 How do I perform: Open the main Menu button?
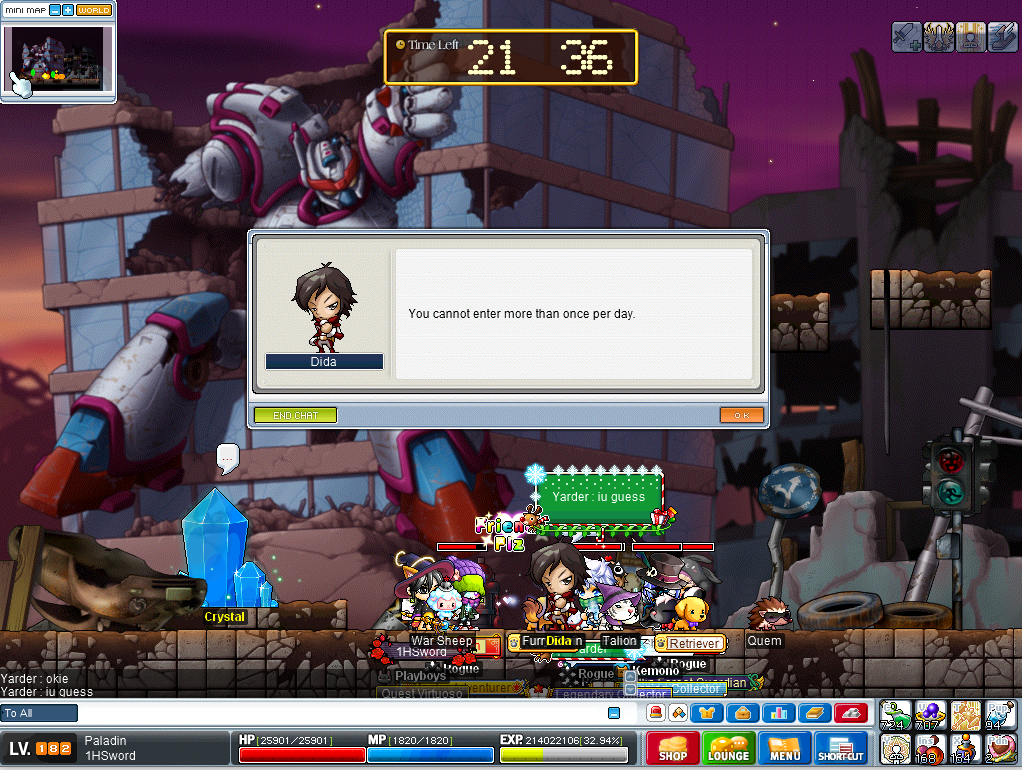point(785,749)
